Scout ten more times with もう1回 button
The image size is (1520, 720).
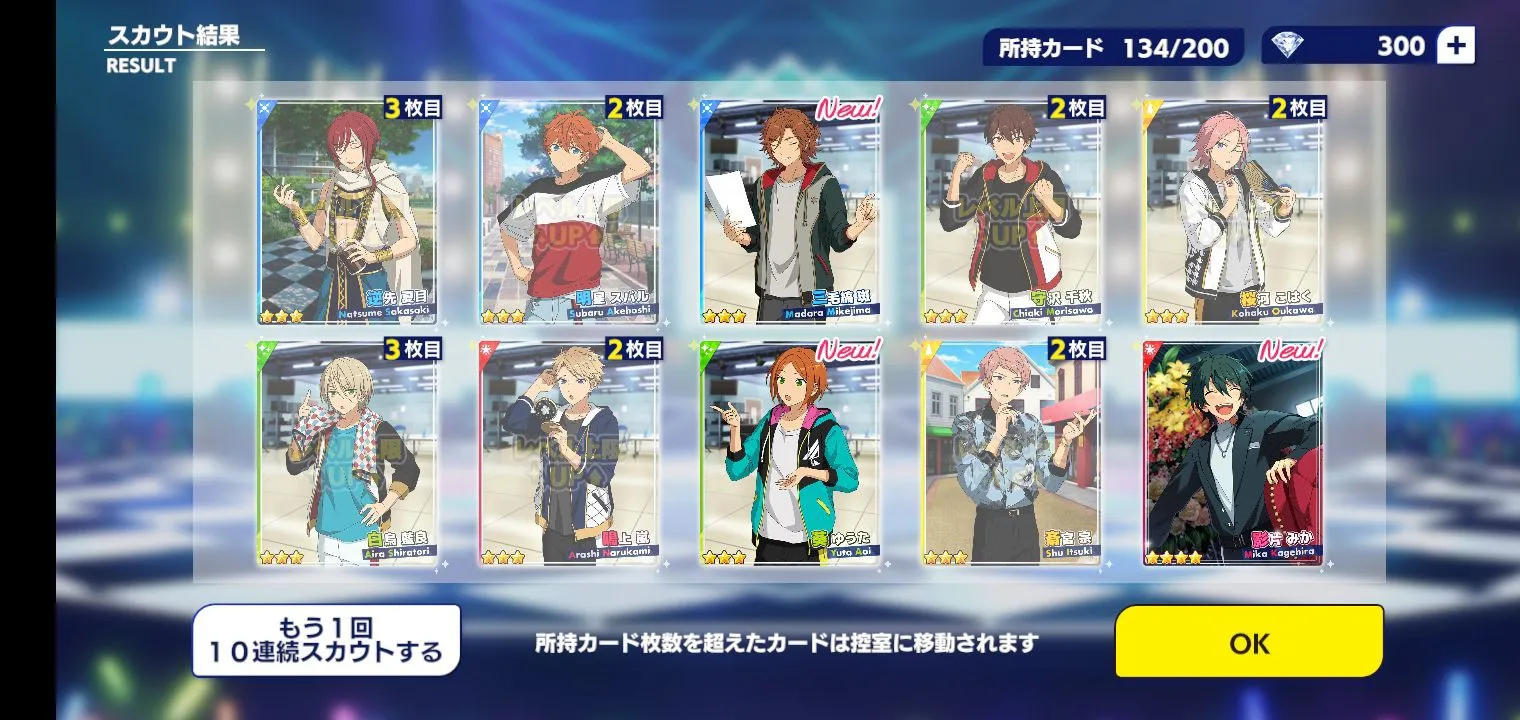tap(326, 641)
